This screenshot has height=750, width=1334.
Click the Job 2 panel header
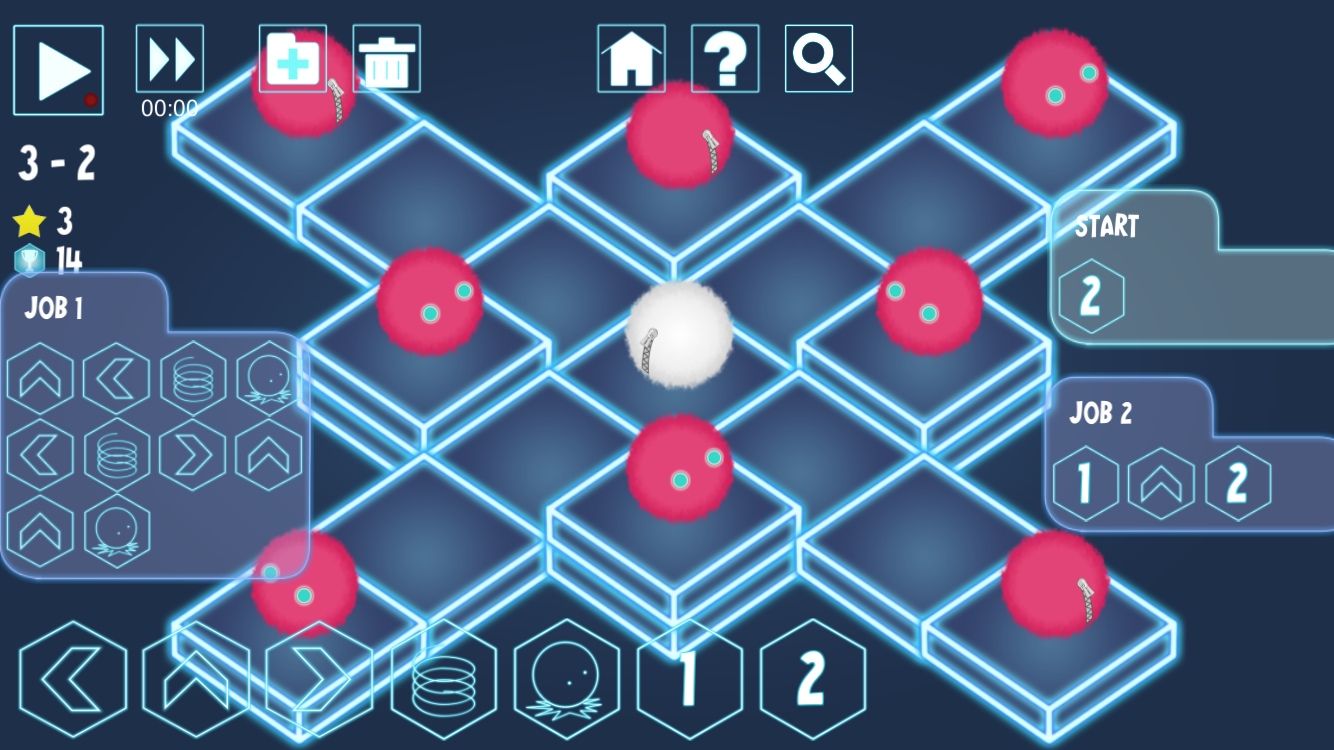(x=1099, y=414)
